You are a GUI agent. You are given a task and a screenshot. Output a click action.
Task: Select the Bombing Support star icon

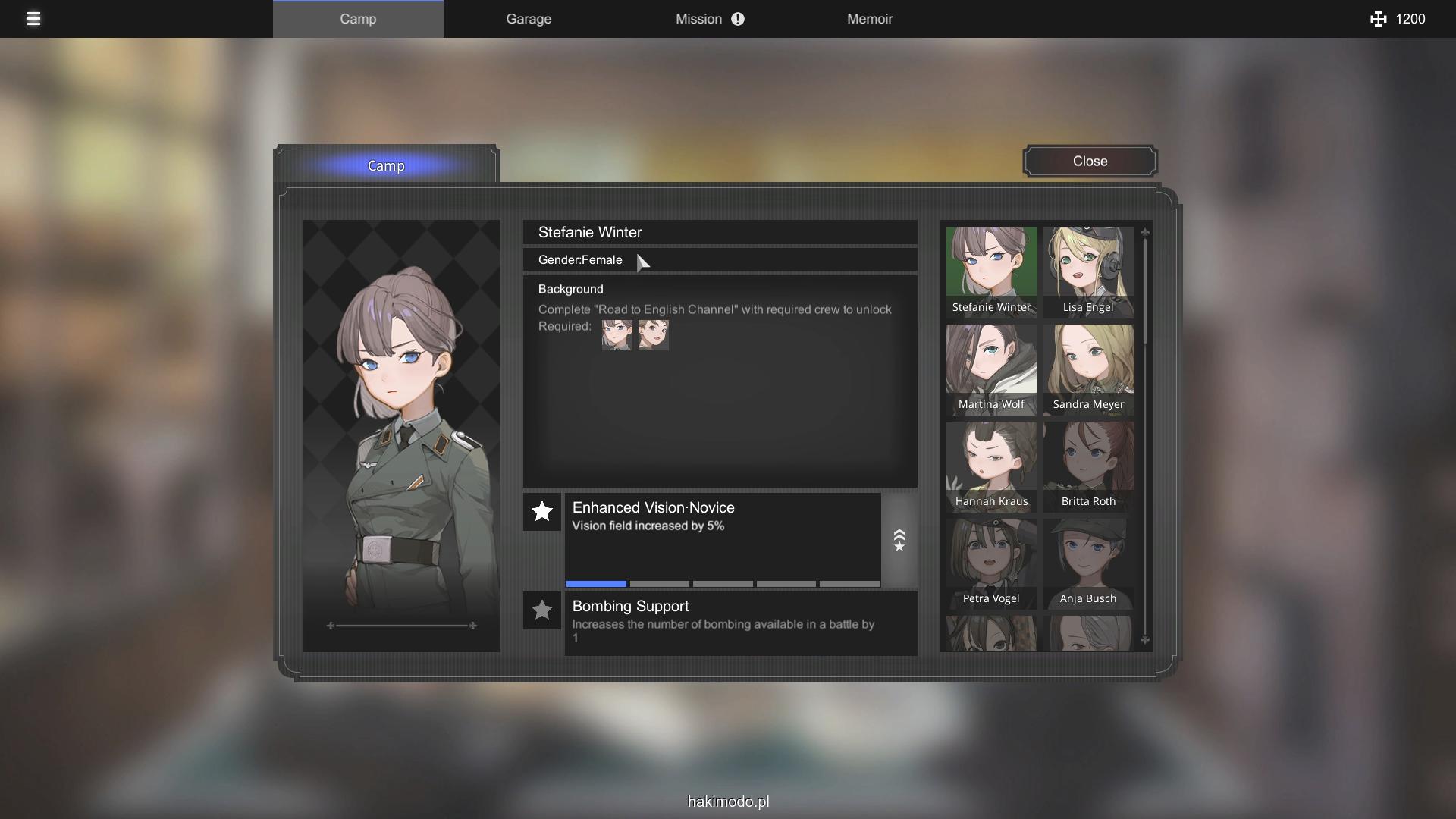coord(542,610)
